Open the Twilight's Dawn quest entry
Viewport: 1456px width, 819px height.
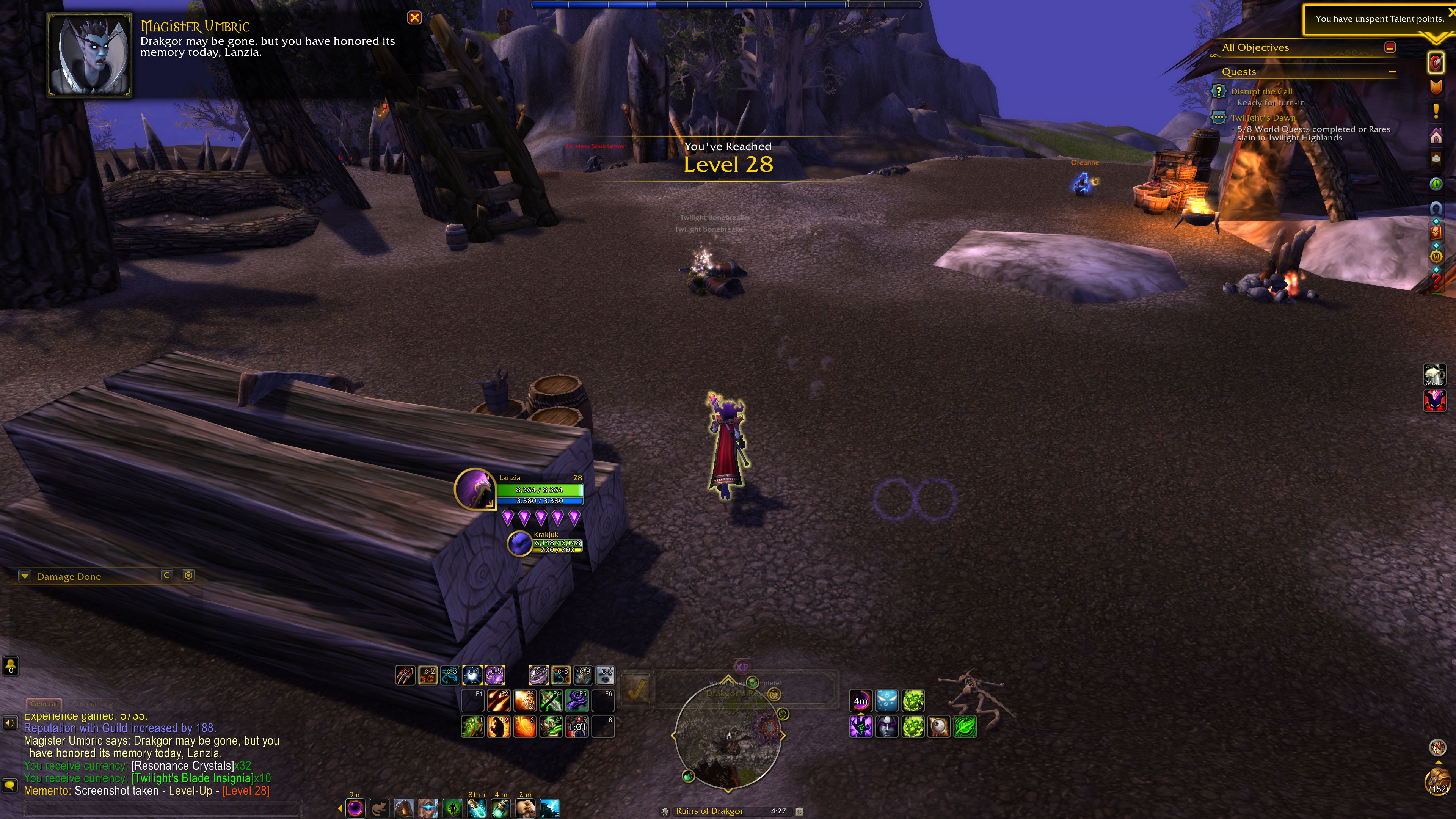[1263, 118]
